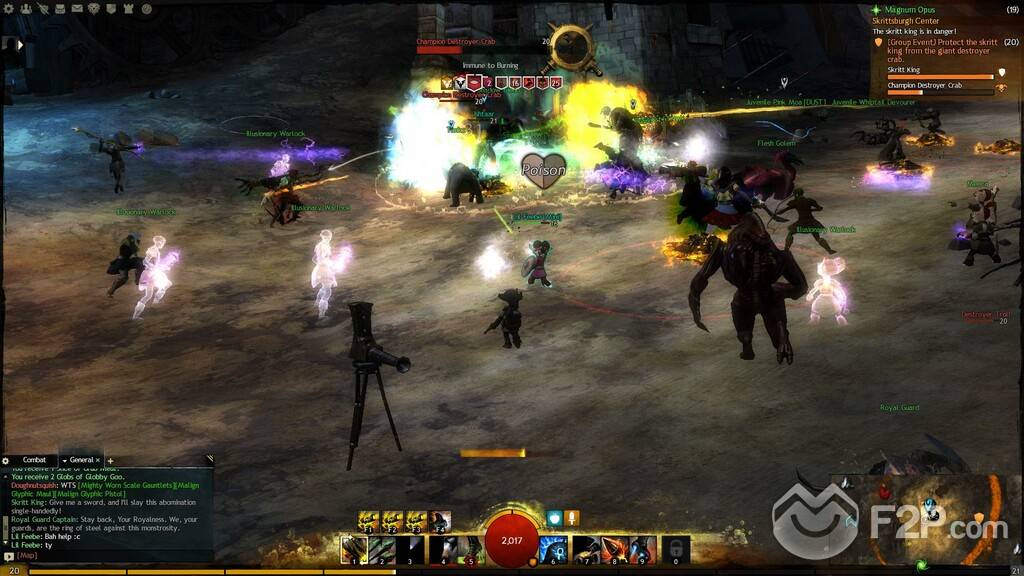Switch to the Combat chat tab

pyautogui.click(x=34, y=460)
